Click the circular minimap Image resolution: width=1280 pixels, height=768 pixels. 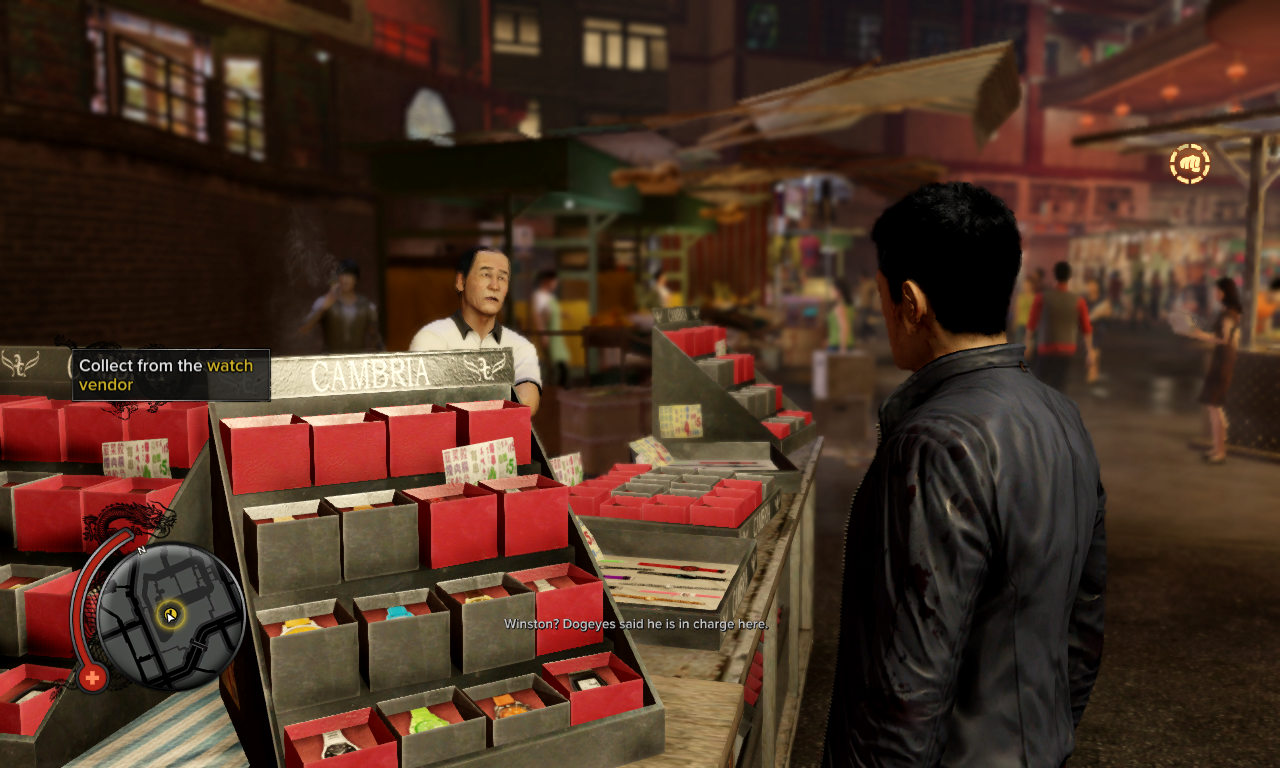(x=171, y=614)
